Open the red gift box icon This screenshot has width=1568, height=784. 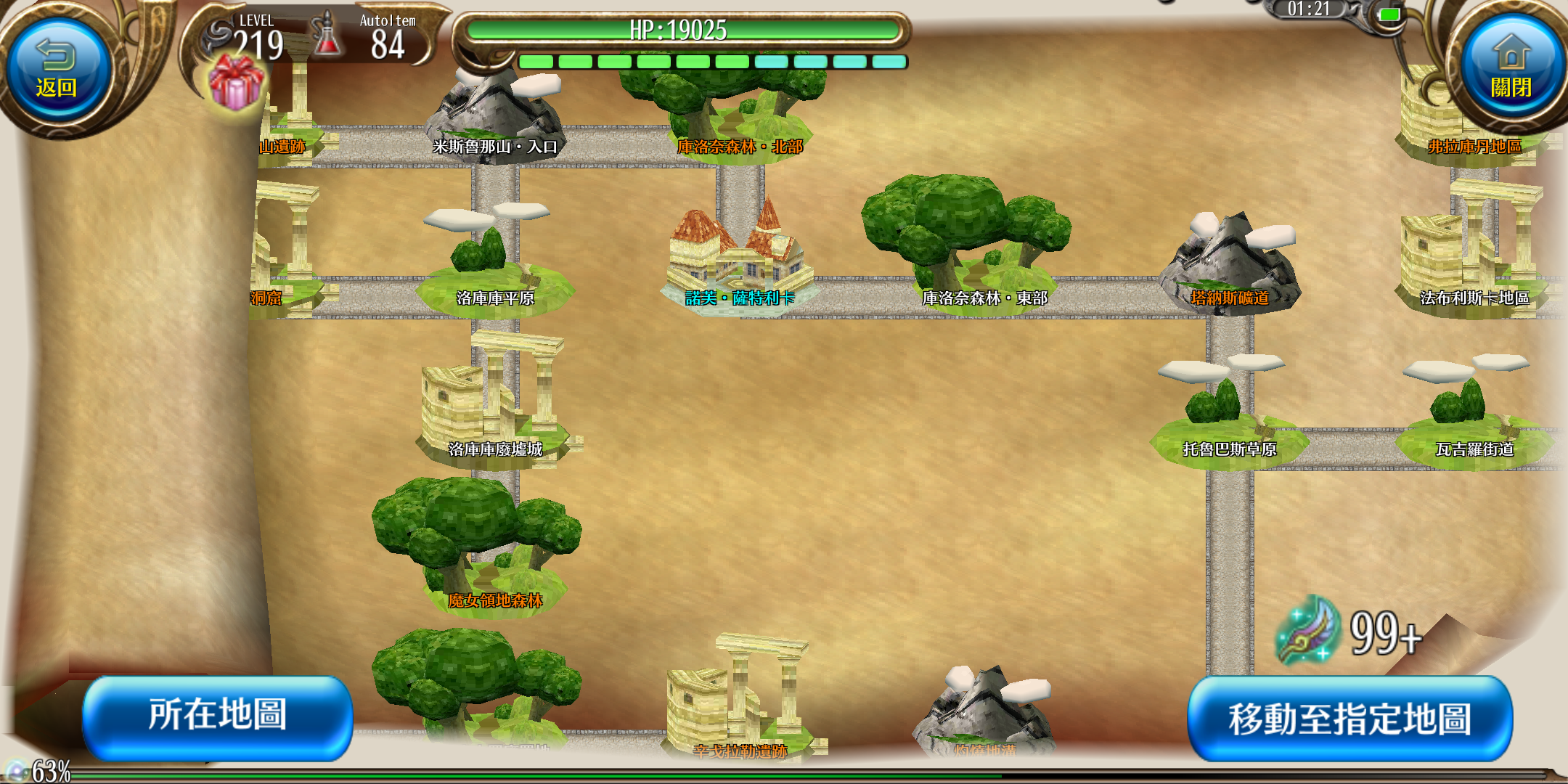235,85
